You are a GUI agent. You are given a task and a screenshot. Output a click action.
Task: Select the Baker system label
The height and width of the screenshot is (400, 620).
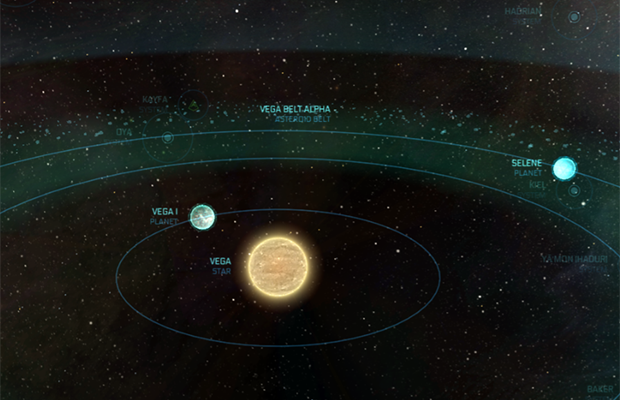click(599, 388)
